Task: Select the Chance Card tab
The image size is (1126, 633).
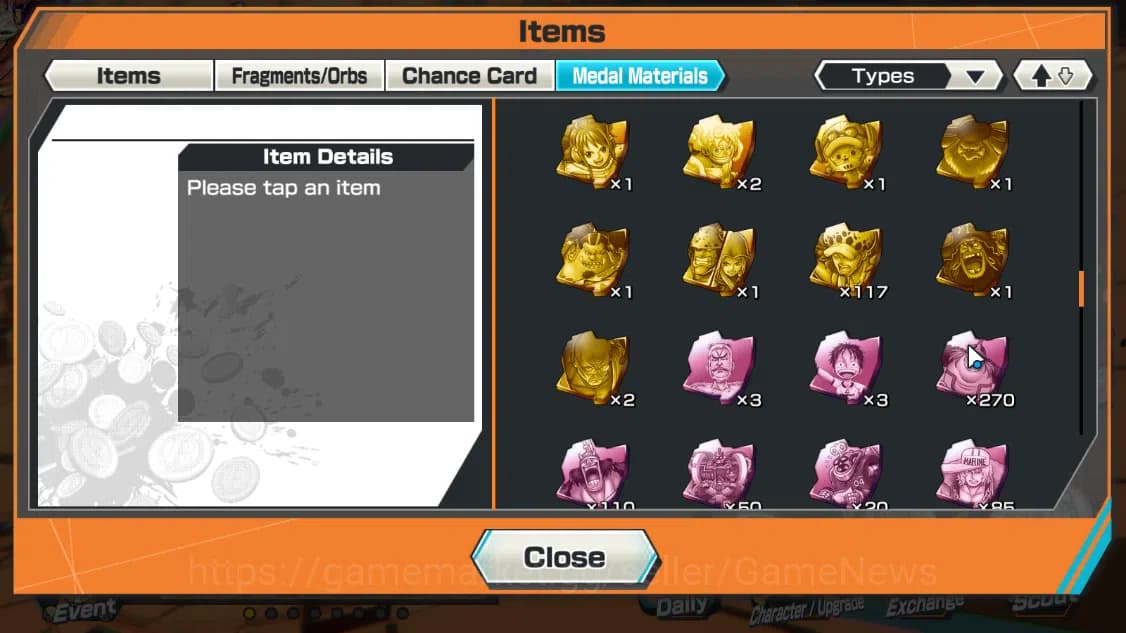Action: (x=469, y=76)
